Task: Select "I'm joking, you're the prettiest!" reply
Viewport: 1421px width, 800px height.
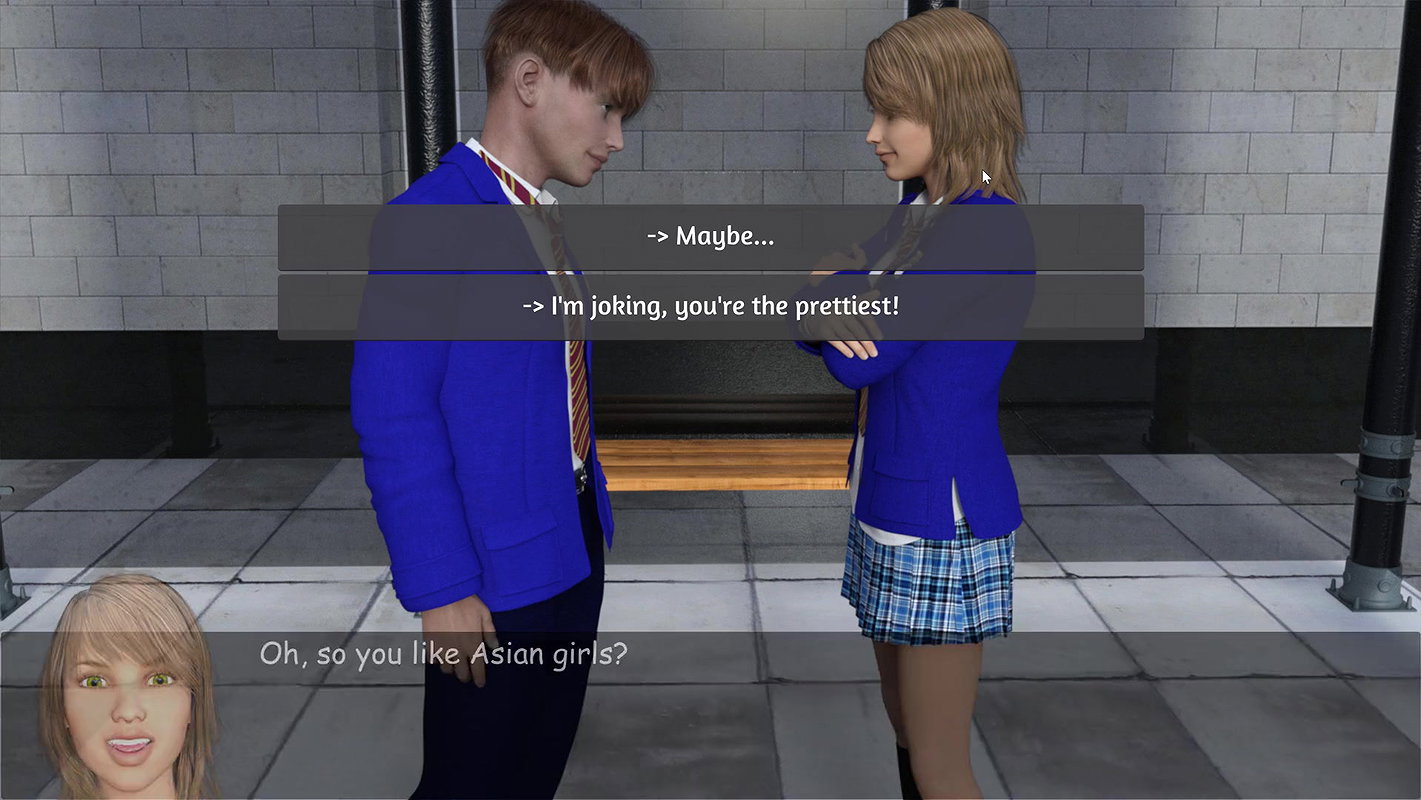Action: tap(710, 307)
